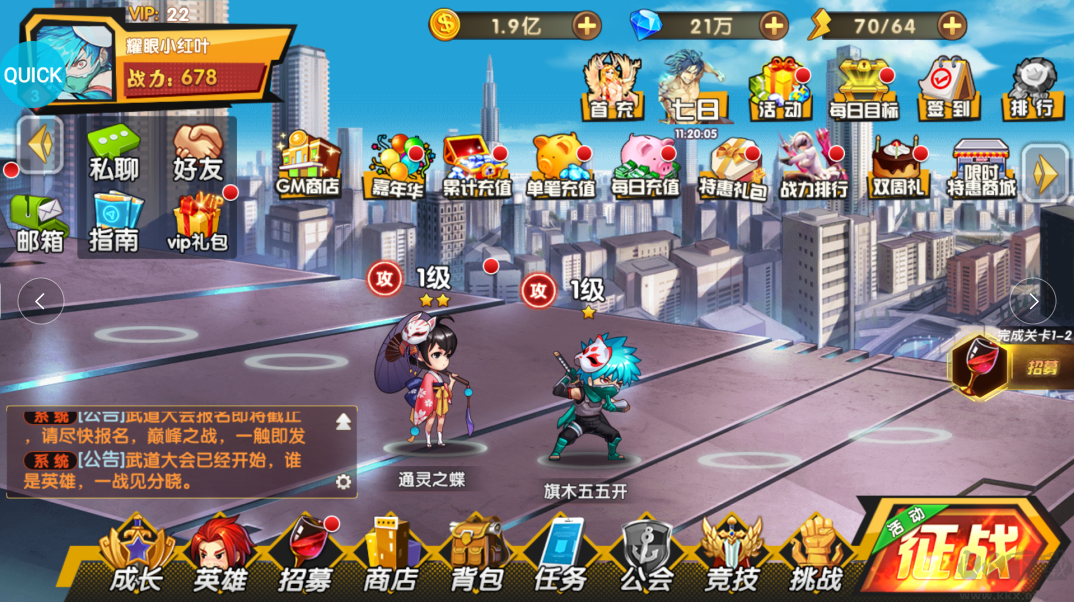Open the 签到 daily check-in icon
Image resolution: width=1074 pixels, height=602 pixels.
click(x=947, y=90)
